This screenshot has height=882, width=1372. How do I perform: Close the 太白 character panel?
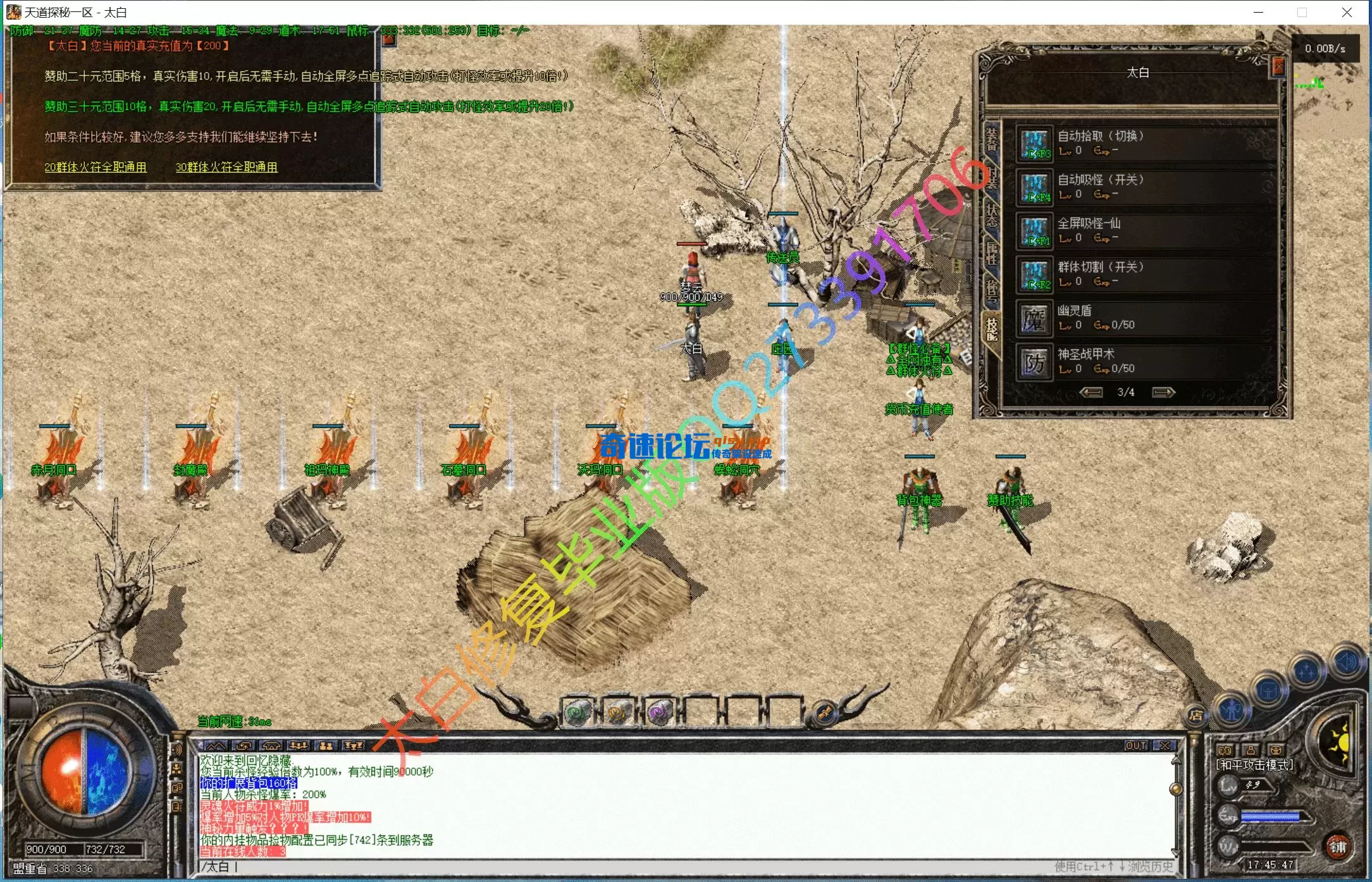[x=1278, y=66]
